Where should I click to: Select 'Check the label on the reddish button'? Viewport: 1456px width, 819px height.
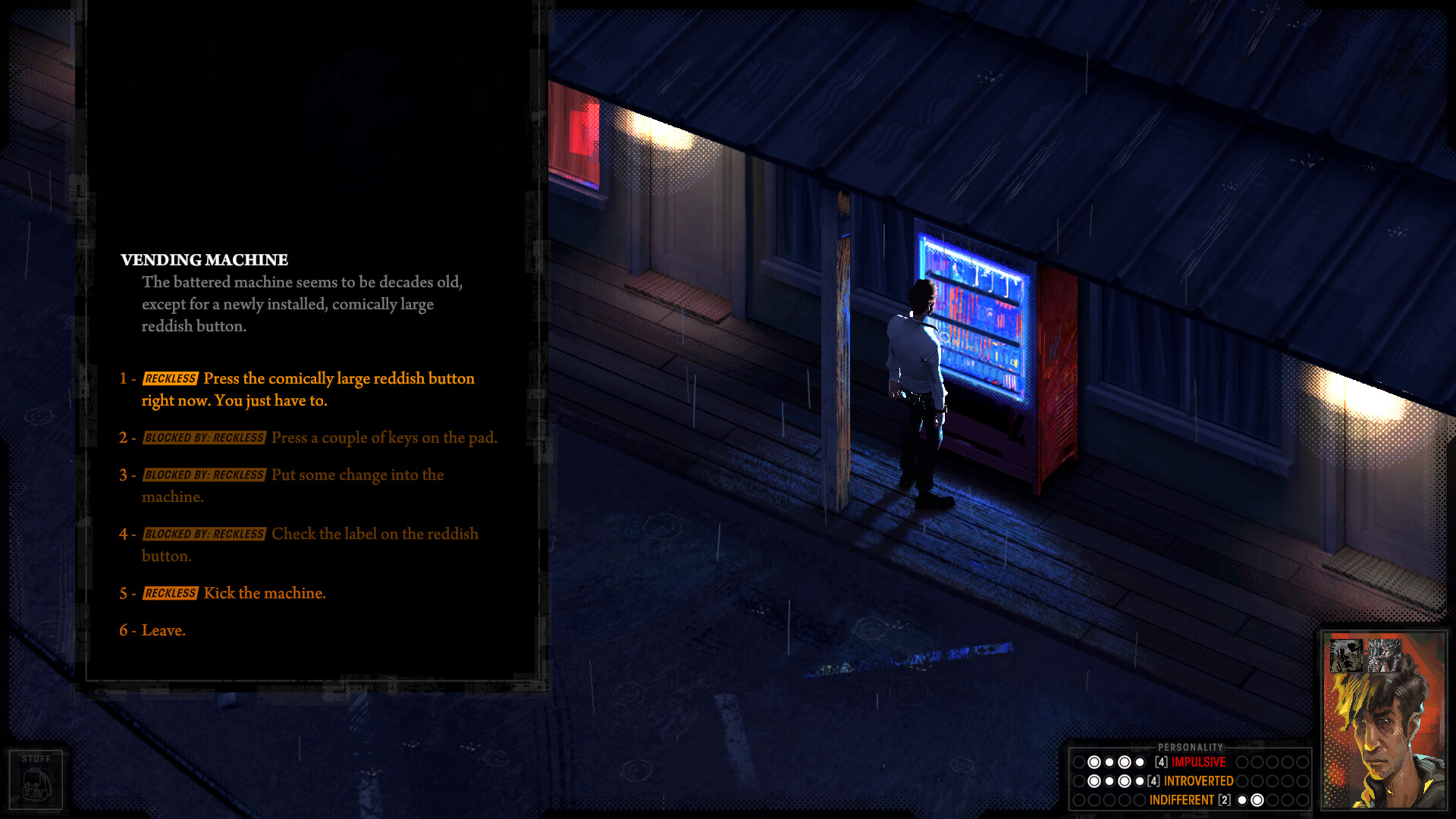point(374,534)
